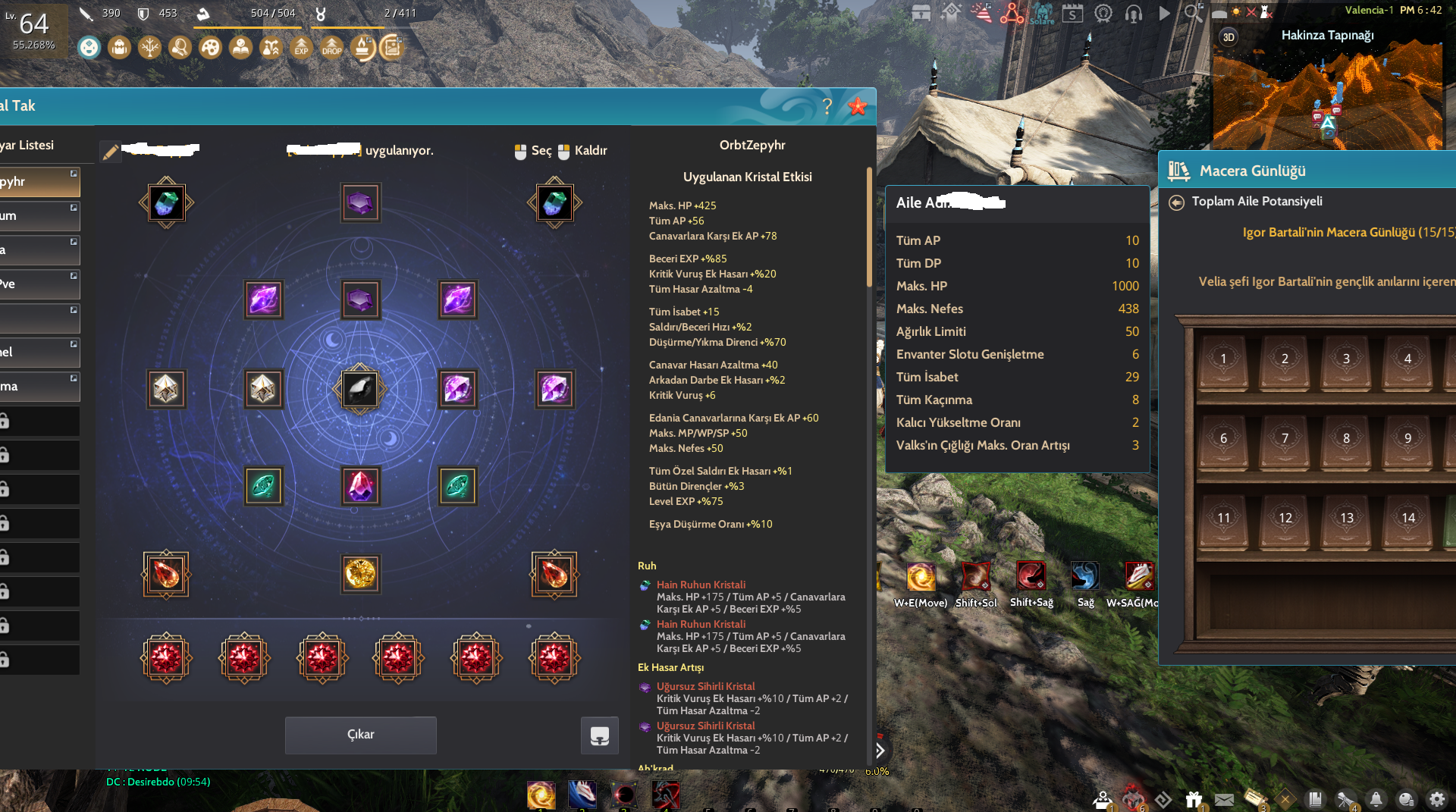Select the black crystal in the center slot
1456x812 pixels.
[360, 389]
